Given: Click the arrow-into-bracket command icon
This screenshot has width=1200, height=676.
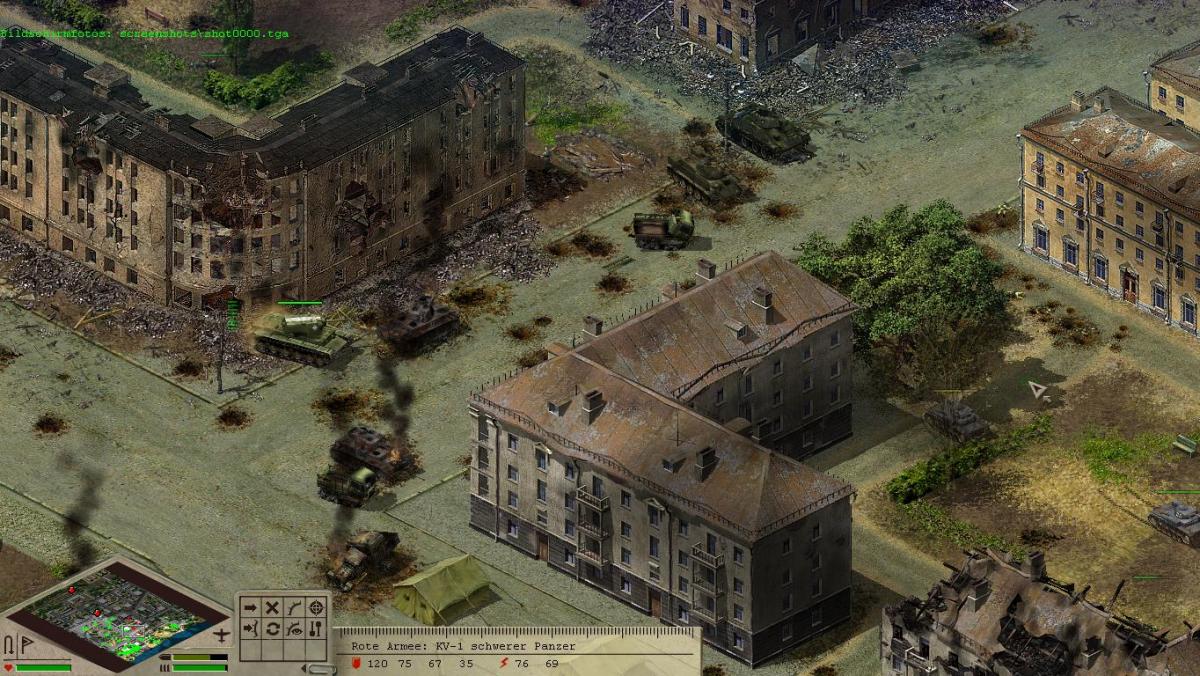Looking at the screenshot, I should click(250, 629).
